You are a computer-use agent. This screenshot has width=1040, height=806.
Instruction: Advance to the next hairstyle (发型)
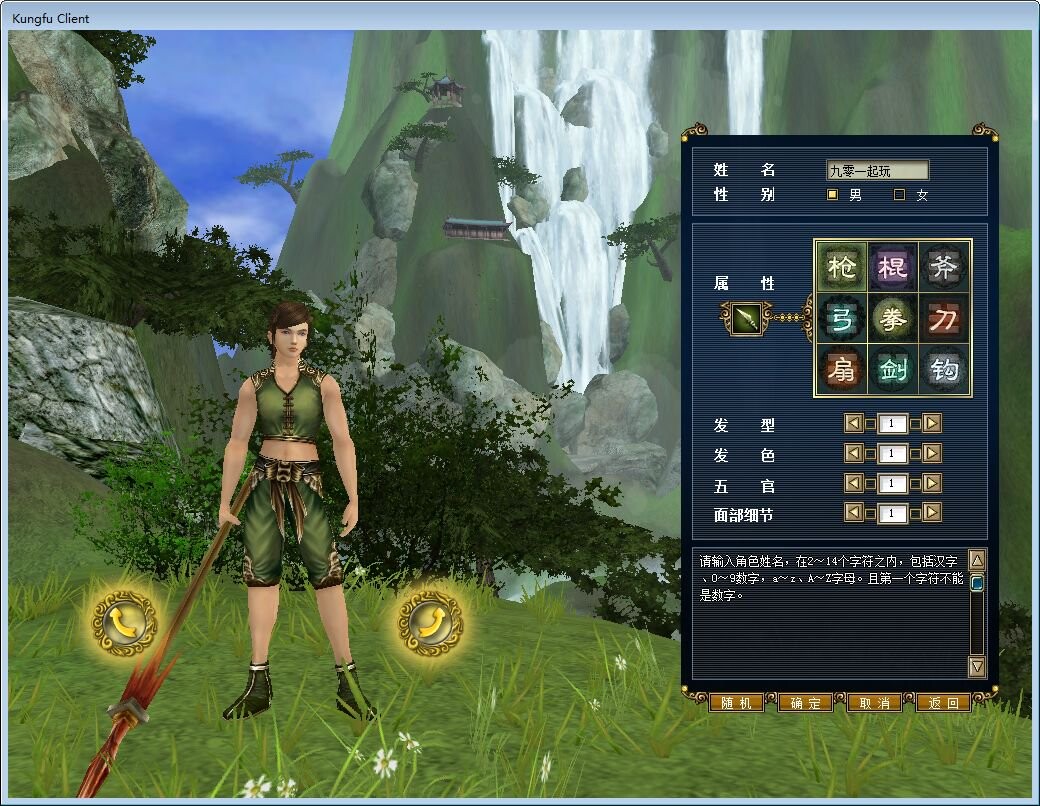point(932,424)
